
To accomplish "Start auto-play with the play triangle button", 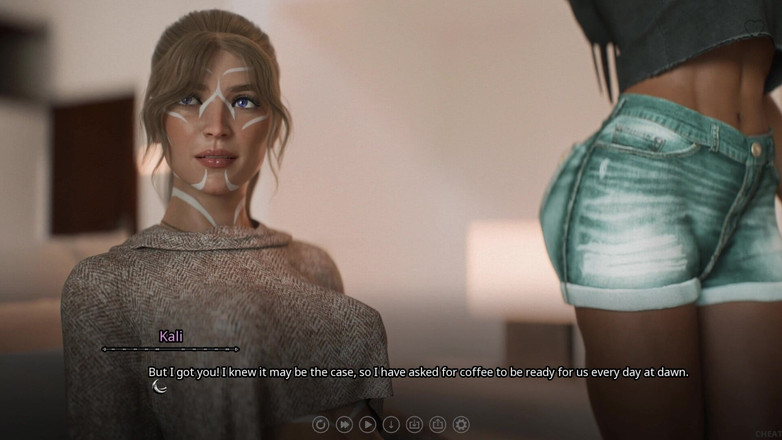I will coord(367,425).
